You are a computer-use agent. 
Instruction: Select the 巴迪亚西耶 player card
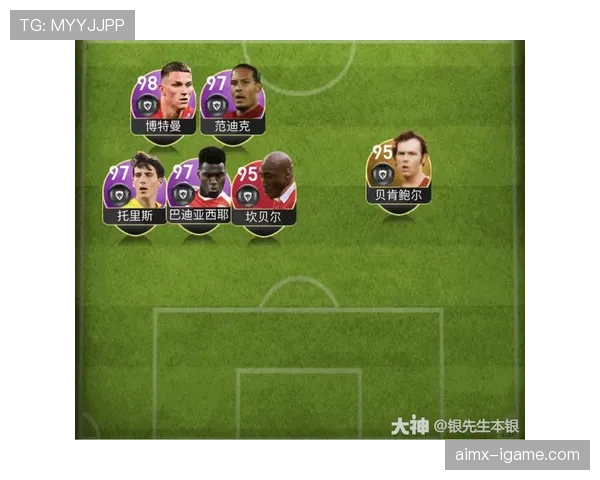pos(199,190)
